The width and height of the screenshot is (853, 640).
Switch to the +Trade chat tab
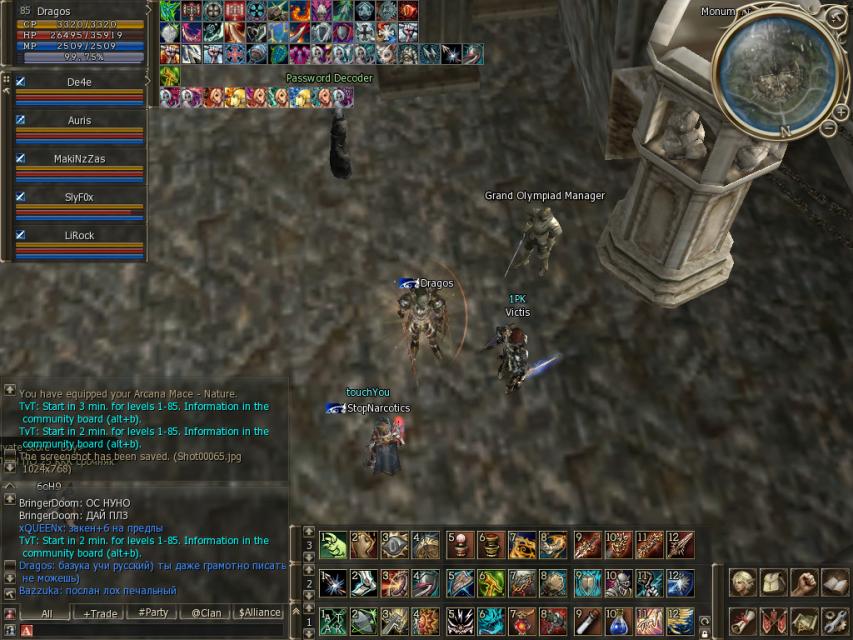(100, 613)
